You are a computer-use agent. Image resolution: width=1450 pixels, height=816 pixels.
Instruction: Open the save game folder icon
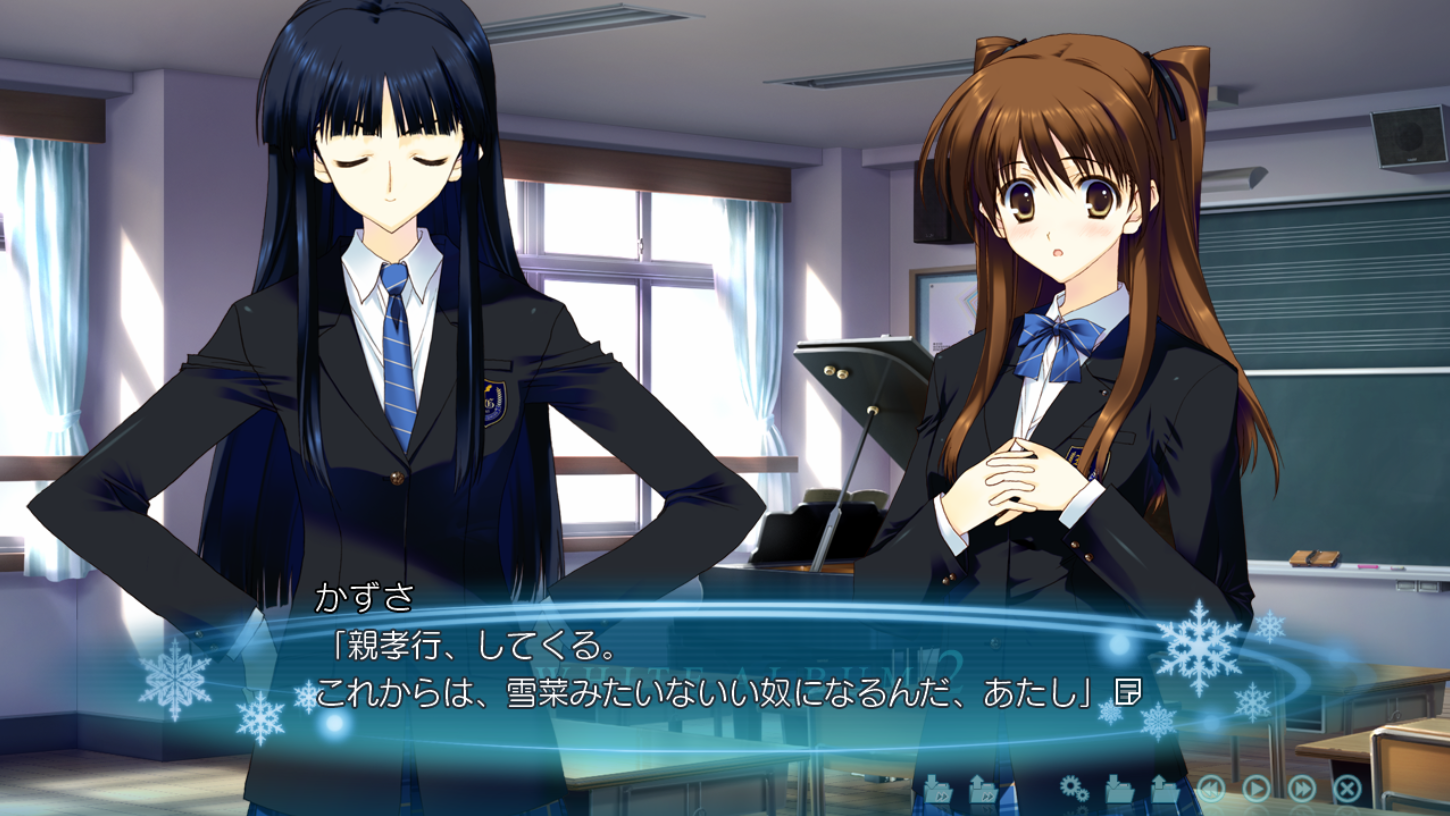(x=1120, y=789)
